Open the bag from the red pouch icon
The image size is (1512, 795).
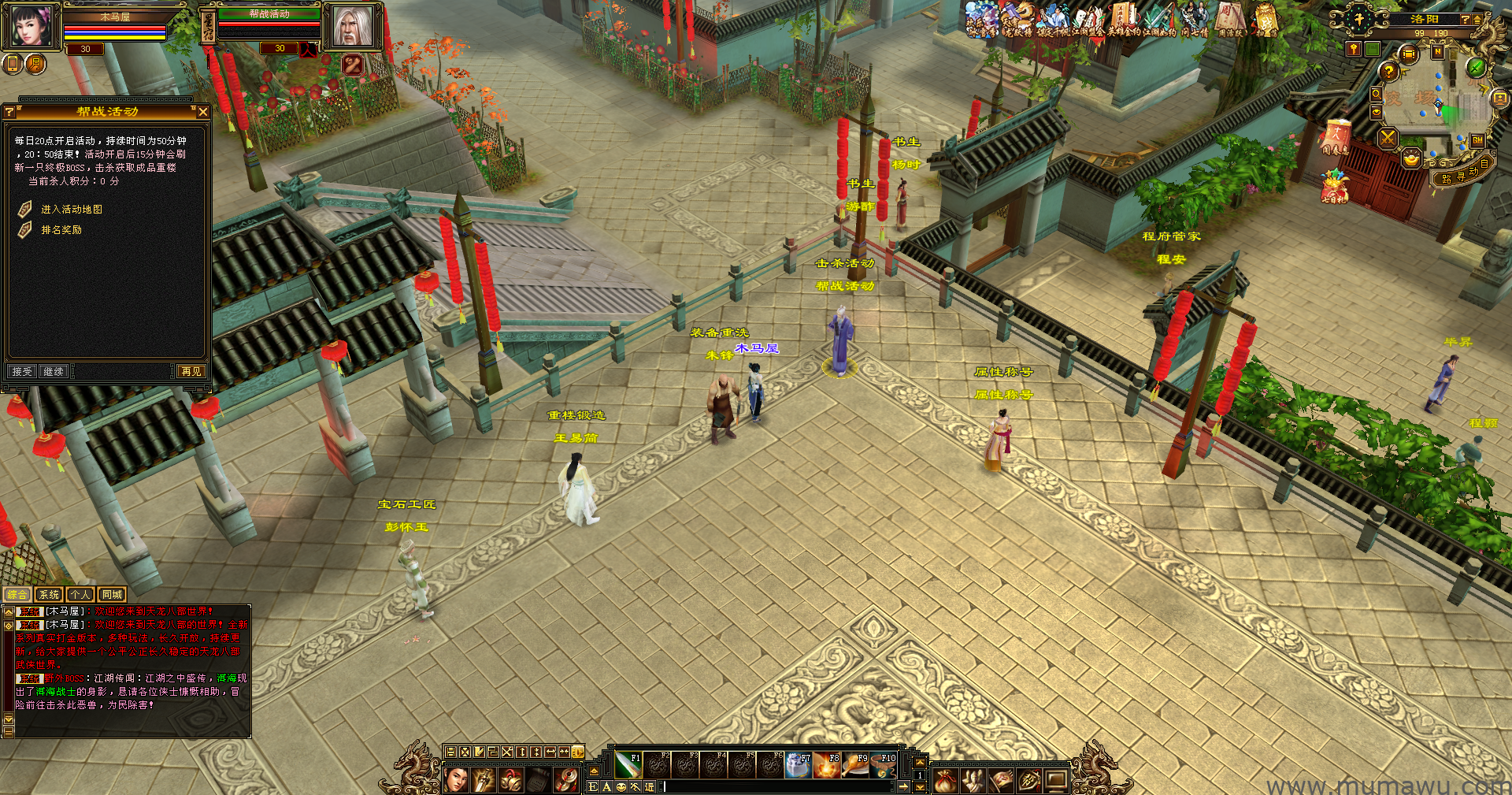(x=946, y=780)
